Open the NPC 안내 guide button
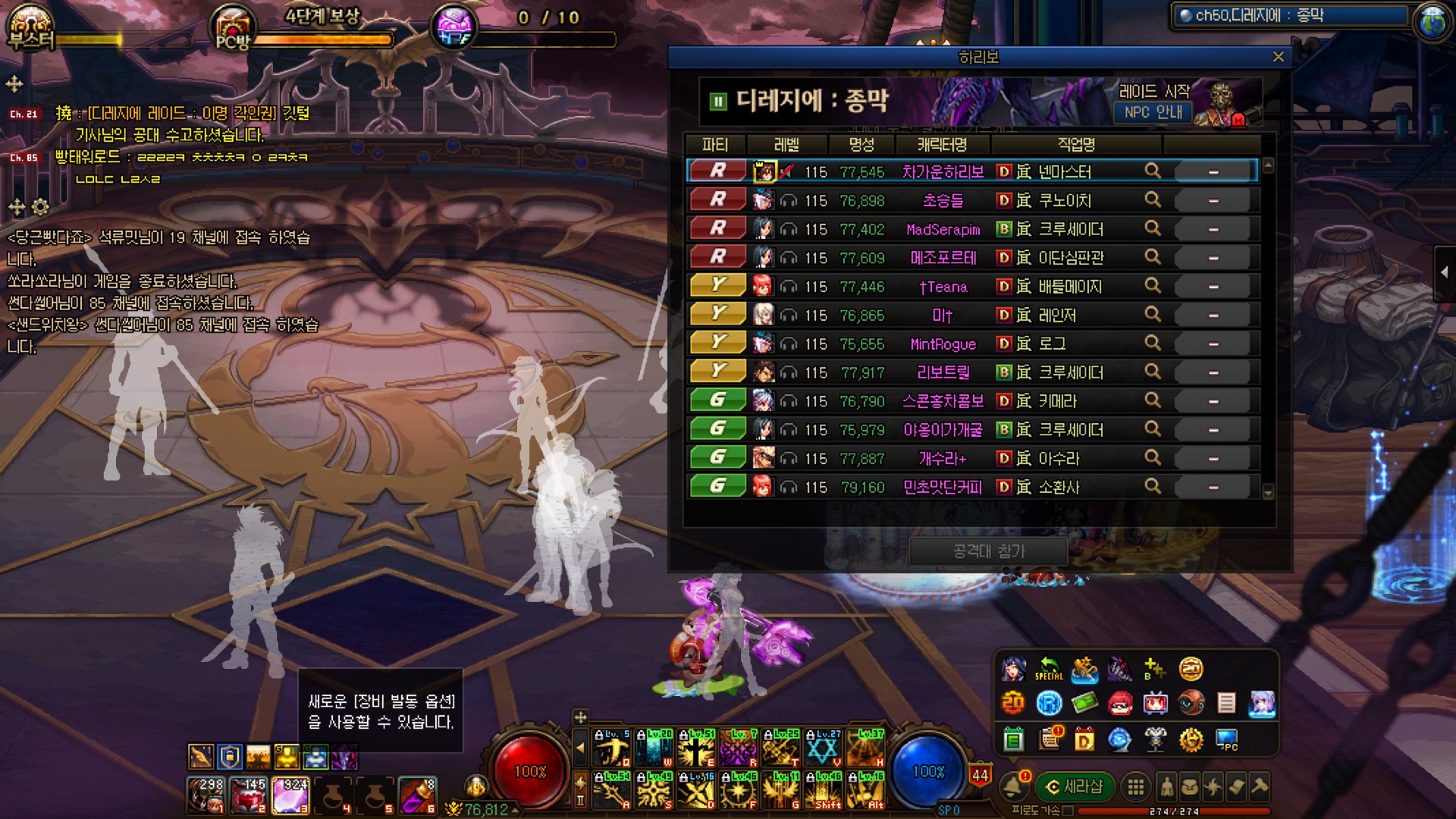 [1153, 112]
